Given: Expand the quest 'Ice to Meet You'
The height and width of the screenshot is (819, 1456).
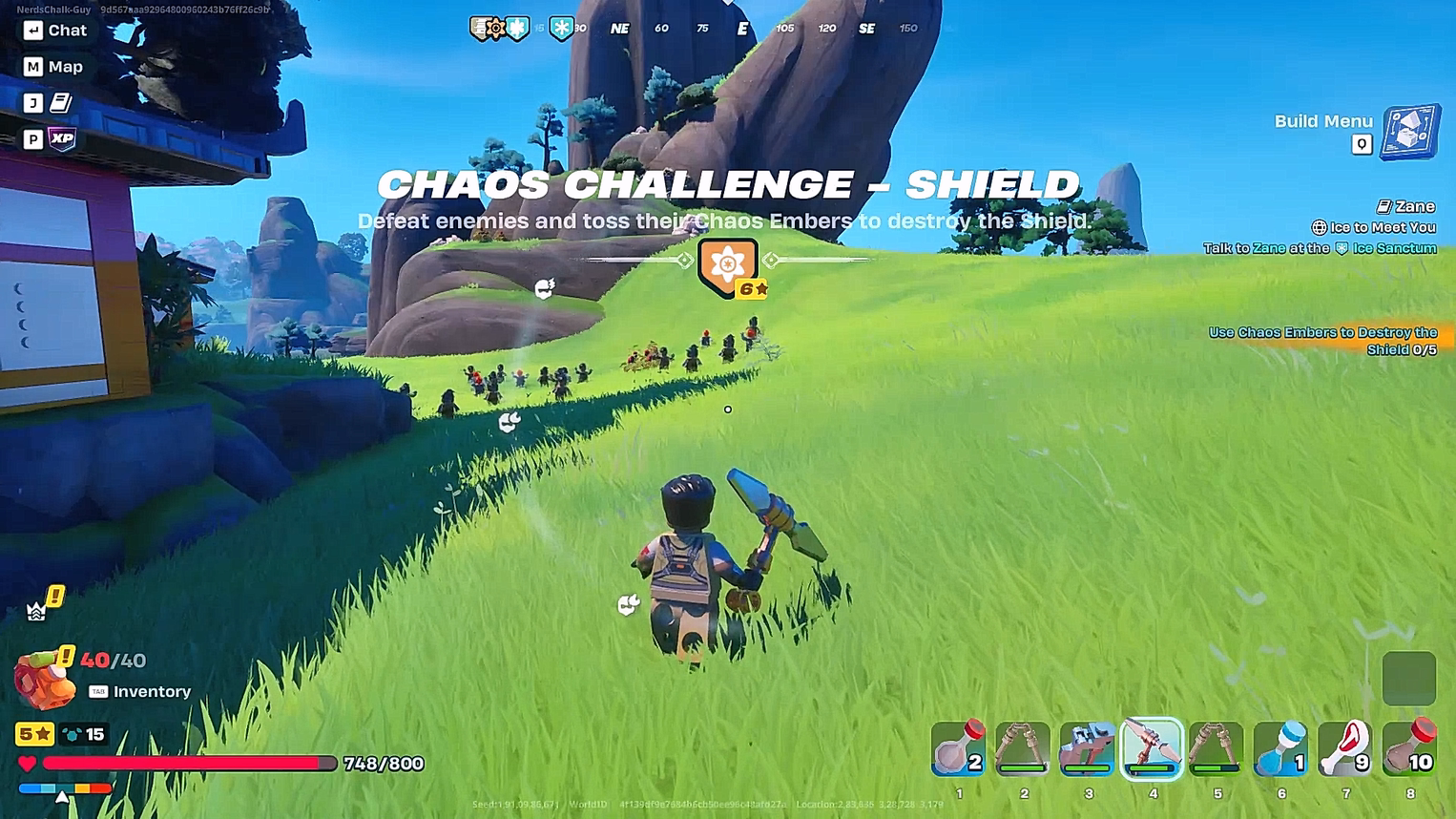Looking at the screenshot, I should point(1374,227).
